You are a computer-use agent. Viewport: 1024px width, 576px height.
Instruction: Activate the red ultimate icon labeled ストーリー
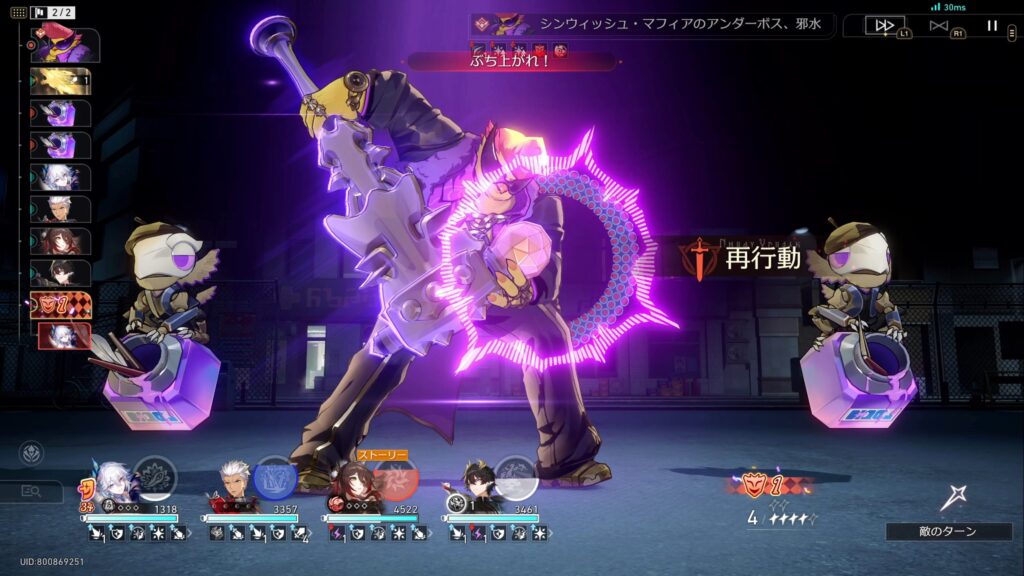coord(396,479)
